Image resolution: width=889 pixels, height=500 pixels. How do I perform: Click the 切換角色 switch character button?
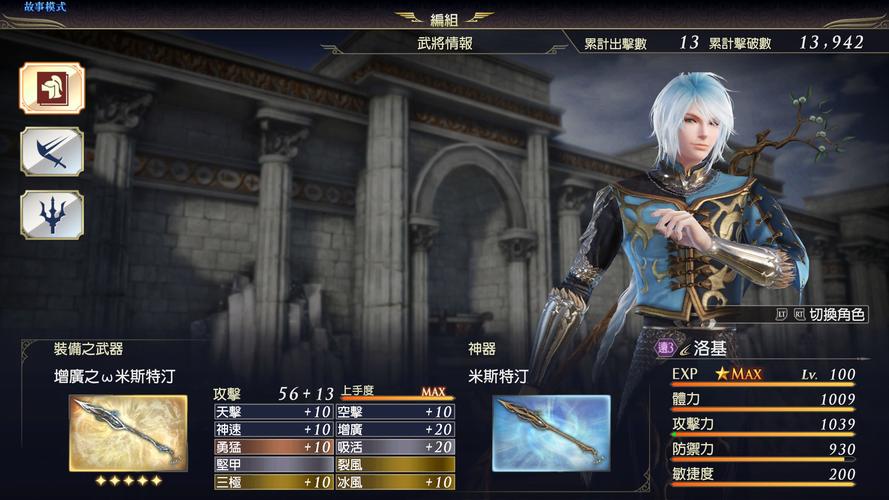point(820,314)
